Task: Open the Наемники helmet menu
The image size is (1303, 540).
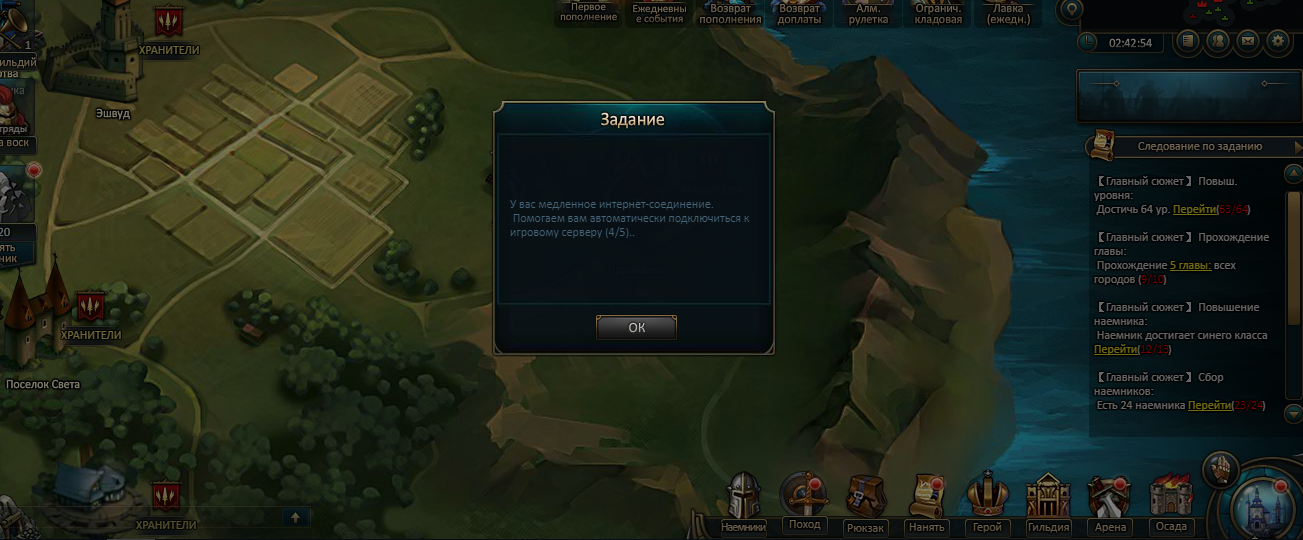Action: [x=743, y=498]
